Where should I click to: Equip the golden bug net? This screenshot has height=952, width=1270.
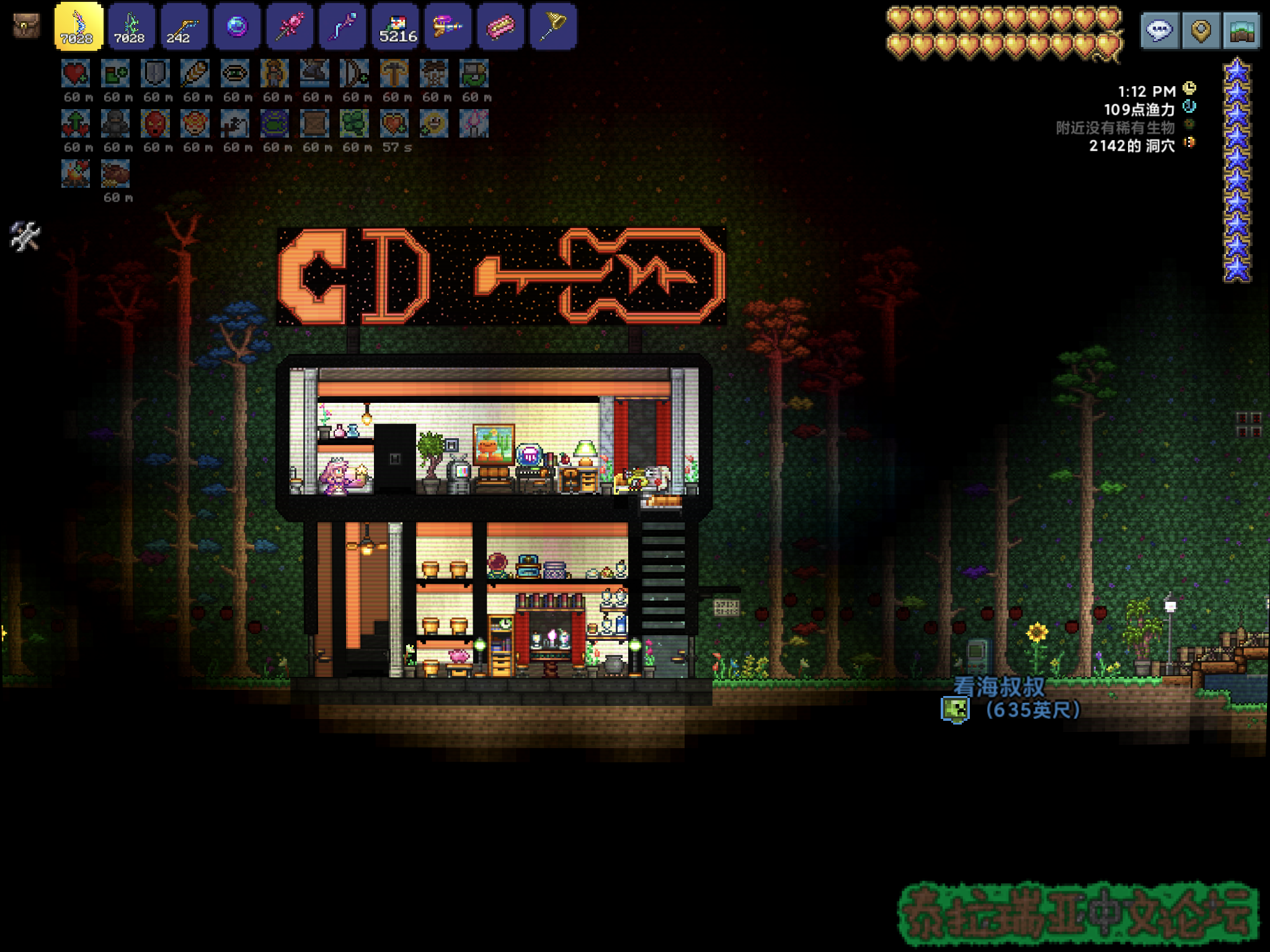pyautogui.click(x=553, y=26)
